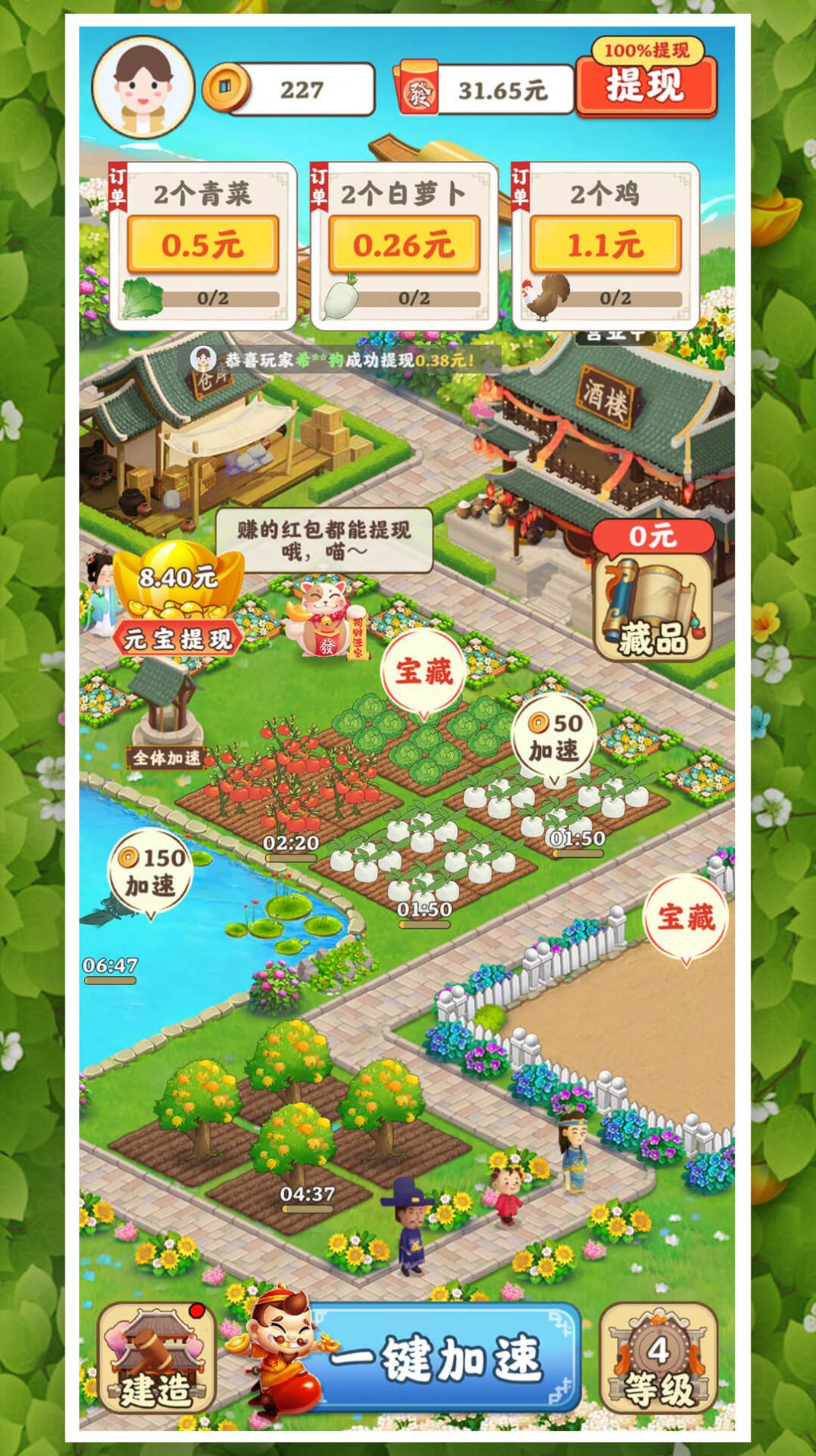Use the 50 coin 加速 bubble
Image resolution: width=816 pixels, height=1456 pixels.
pyautogui.click(x=555, y=738)
